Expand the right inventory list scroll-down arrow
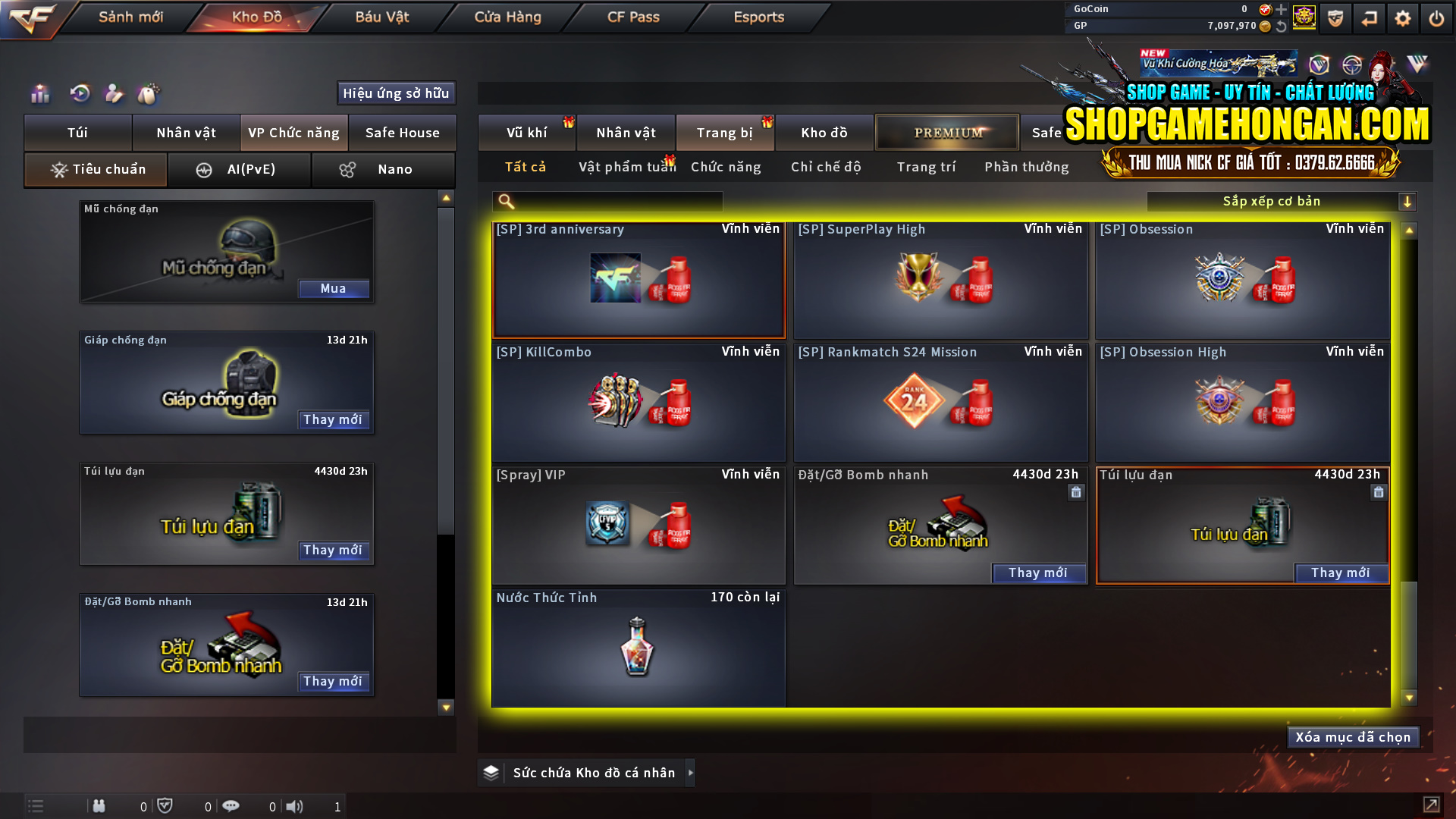Screen dimensions: 1456x819 point(1409,696)
